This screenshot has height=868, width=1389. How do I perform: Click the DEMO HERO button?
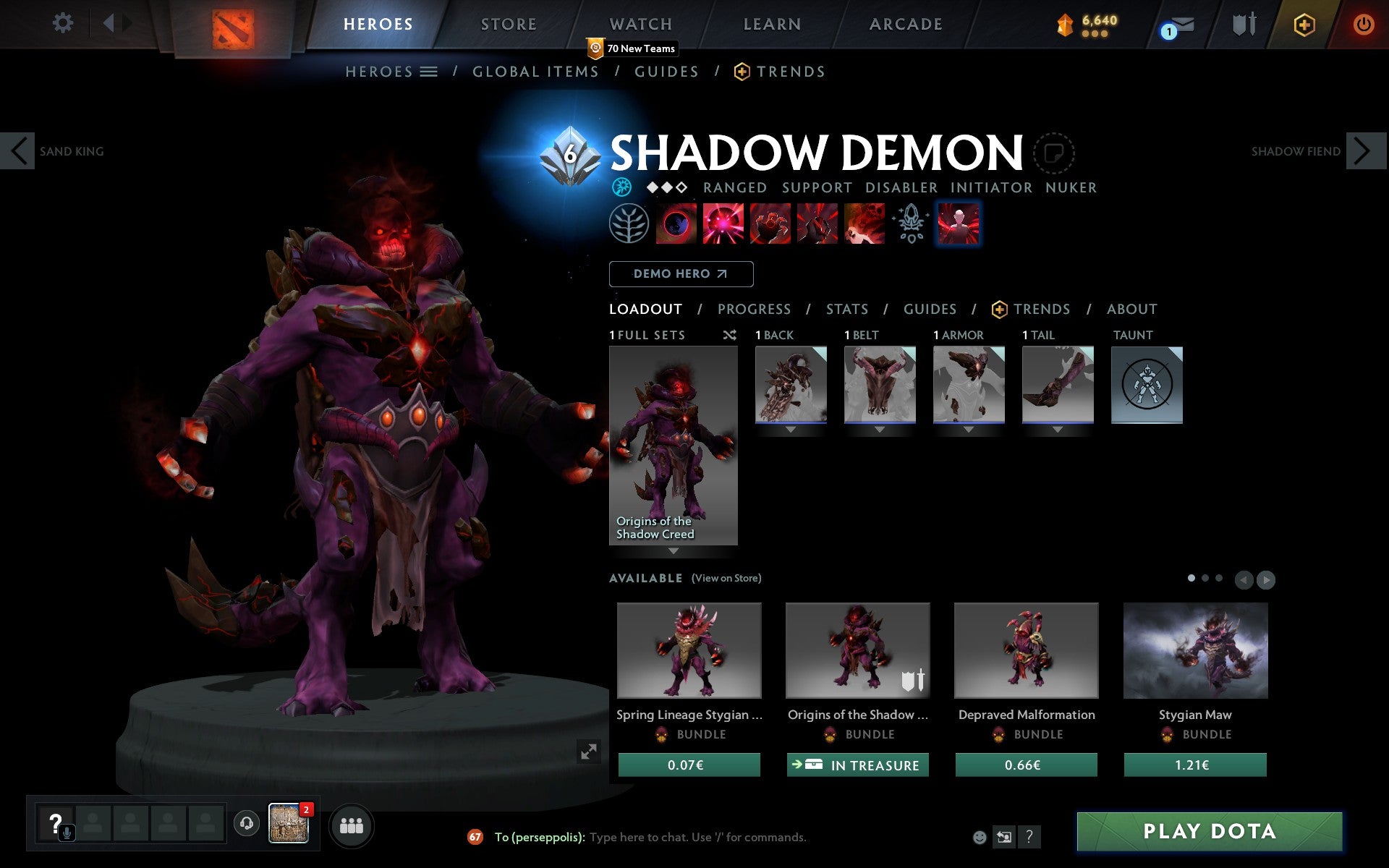[681, 274]
